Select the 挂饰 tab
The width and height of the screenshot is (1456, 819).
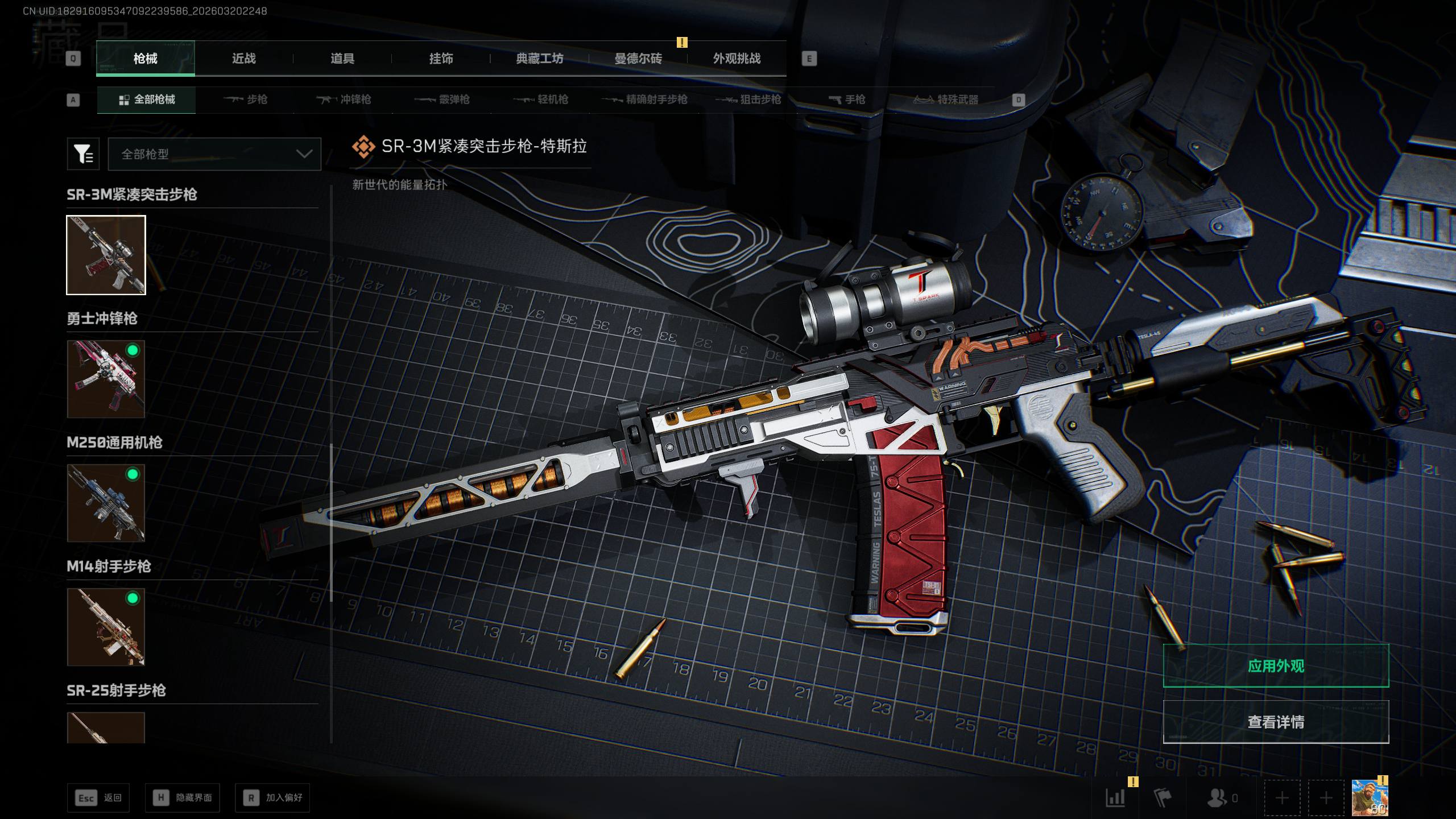click(441, 59)
